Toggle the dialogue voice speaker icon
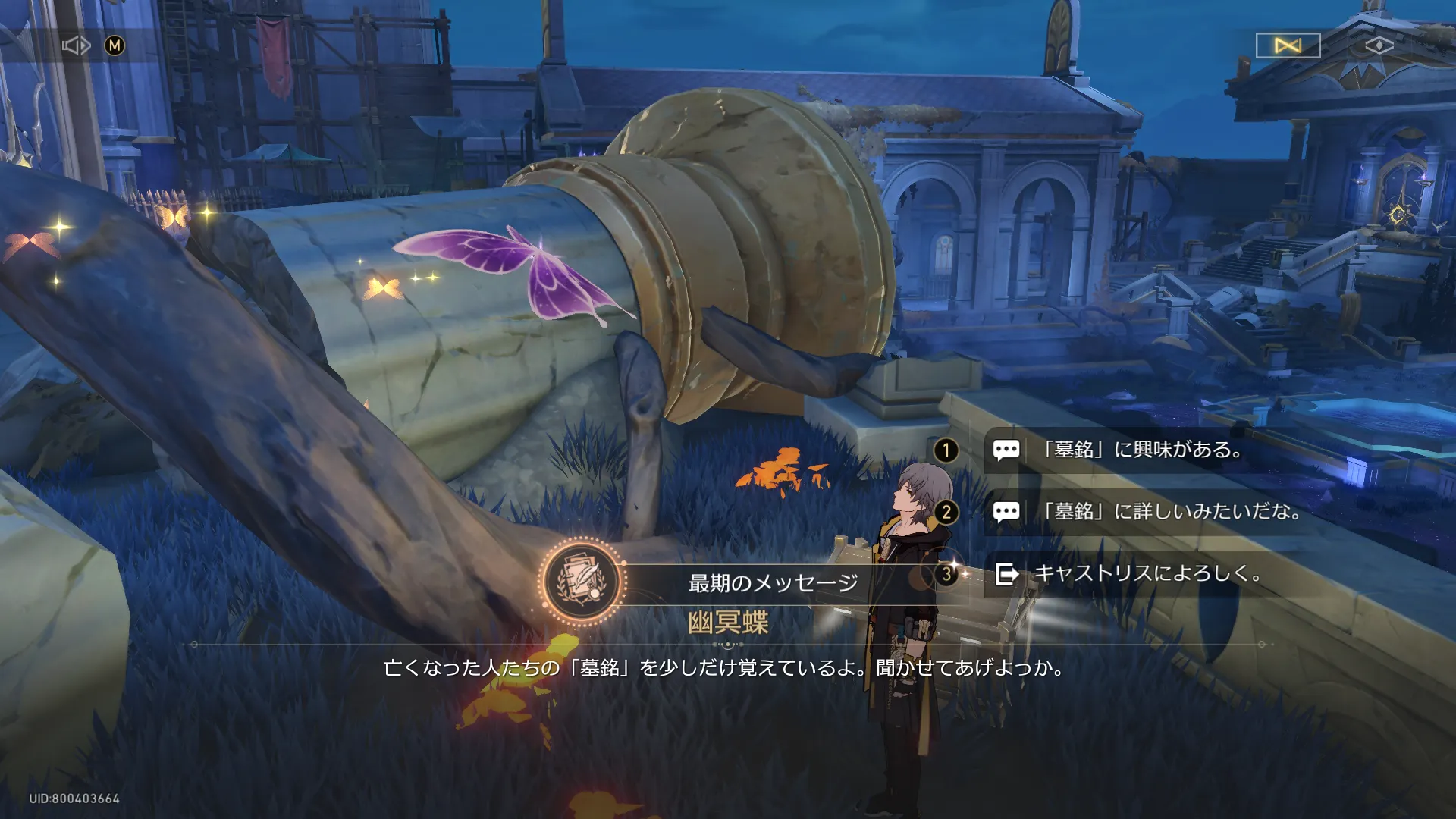1456x819 pixels. [x=76, y=46]
